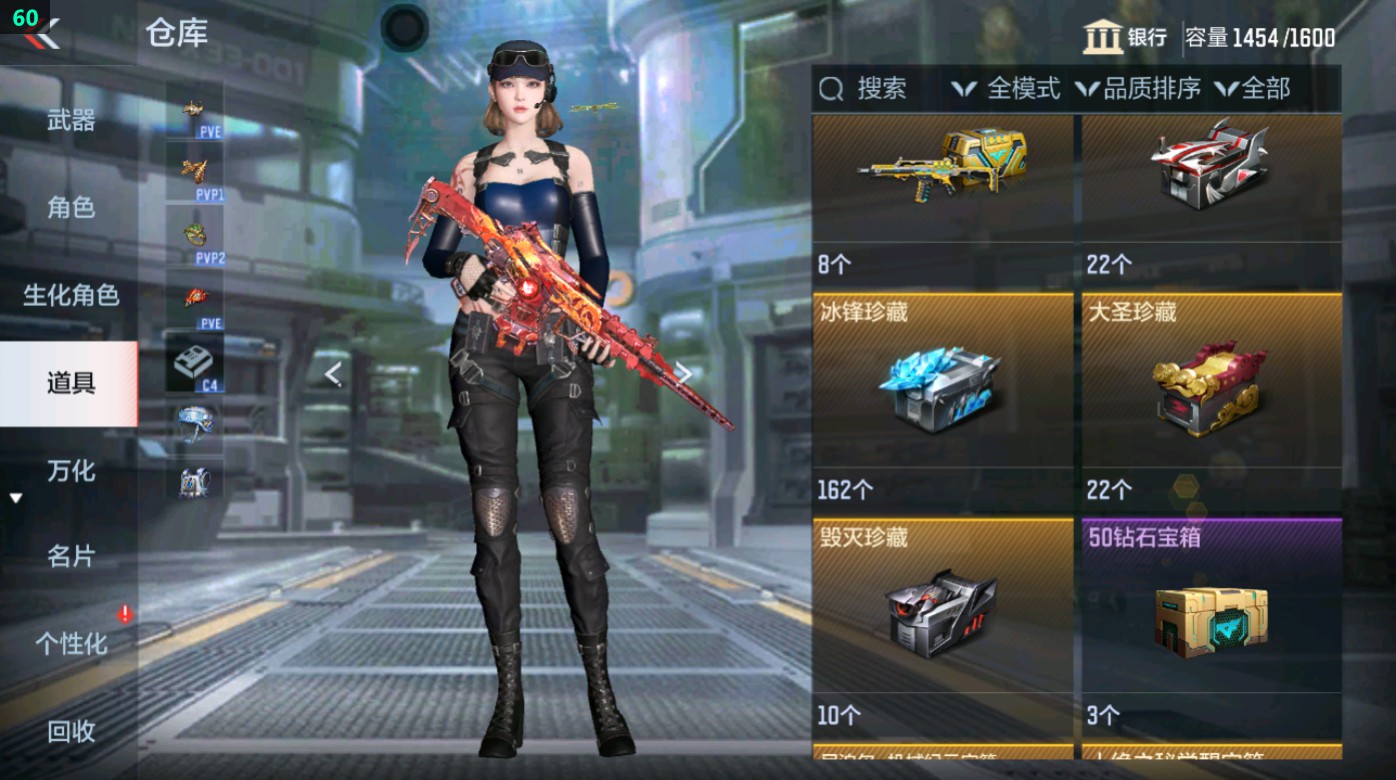Open the 冰锋珍藏 treasure chest
This screenshot has width=1396, height=780.
[x=940, y=390]
